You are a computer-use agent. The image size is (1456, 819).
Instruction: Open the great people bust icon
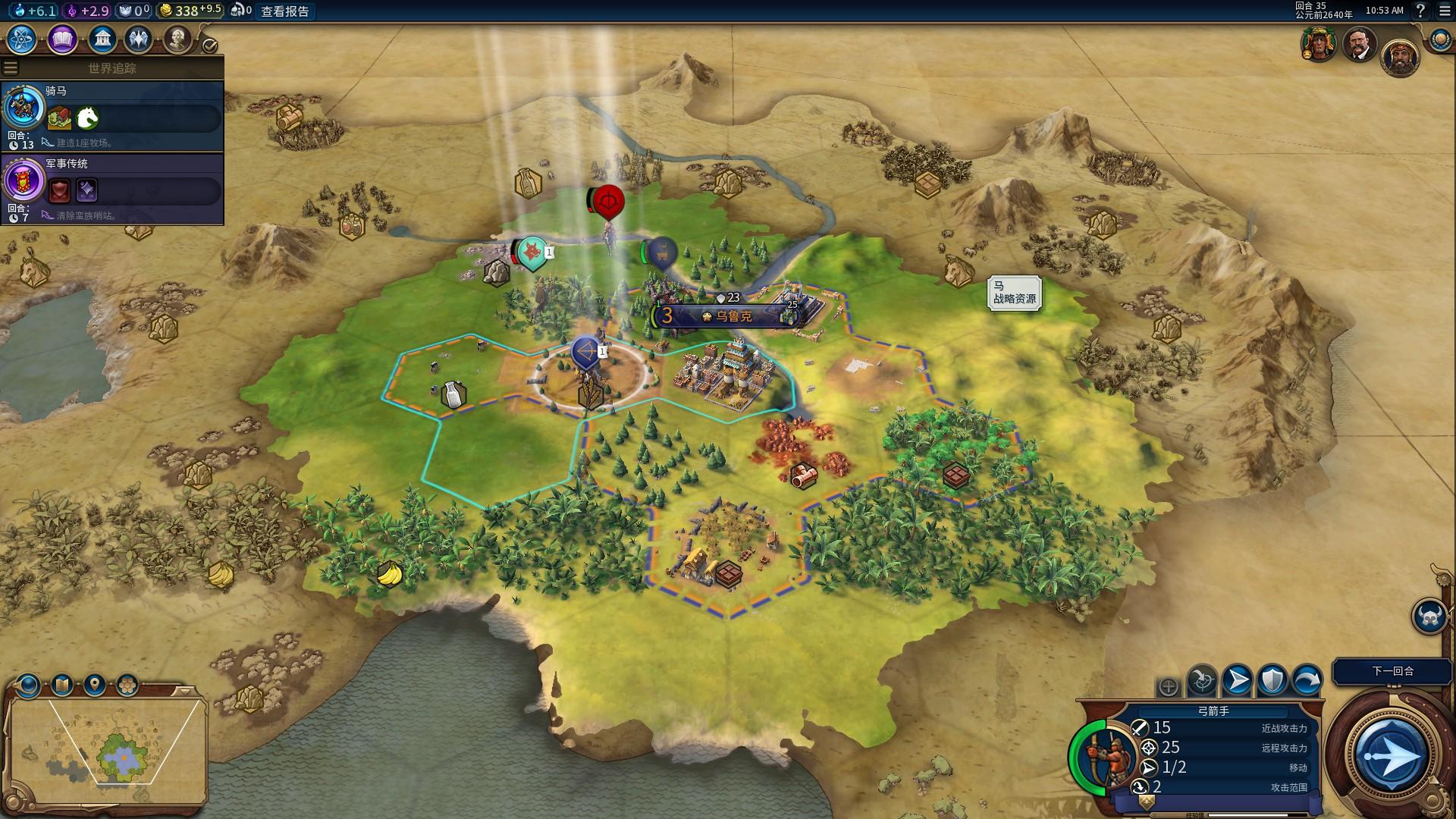177,39
